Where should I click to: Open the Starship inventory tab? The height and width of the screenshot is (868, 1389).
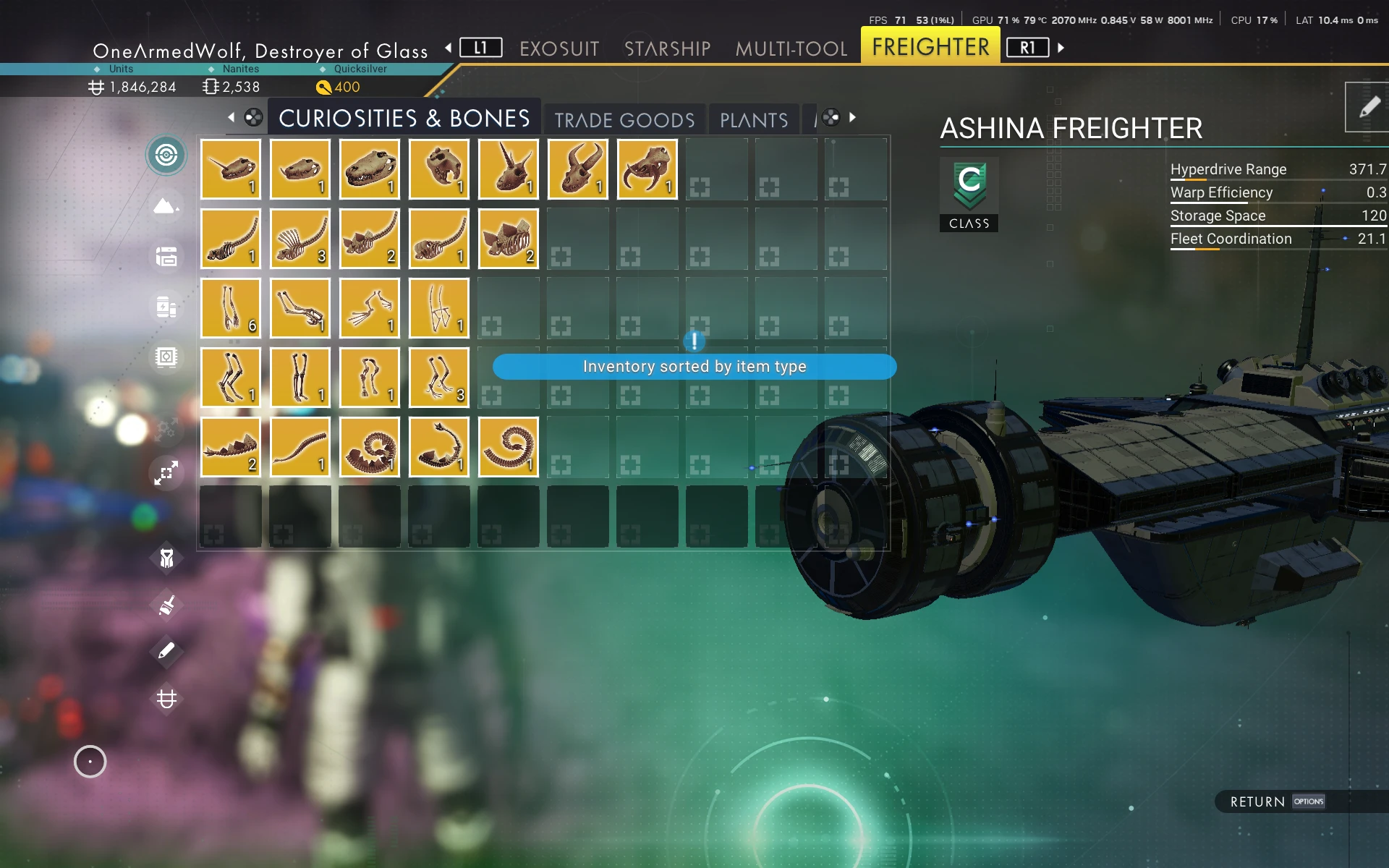pyautogui.click(x=667, y=48)
